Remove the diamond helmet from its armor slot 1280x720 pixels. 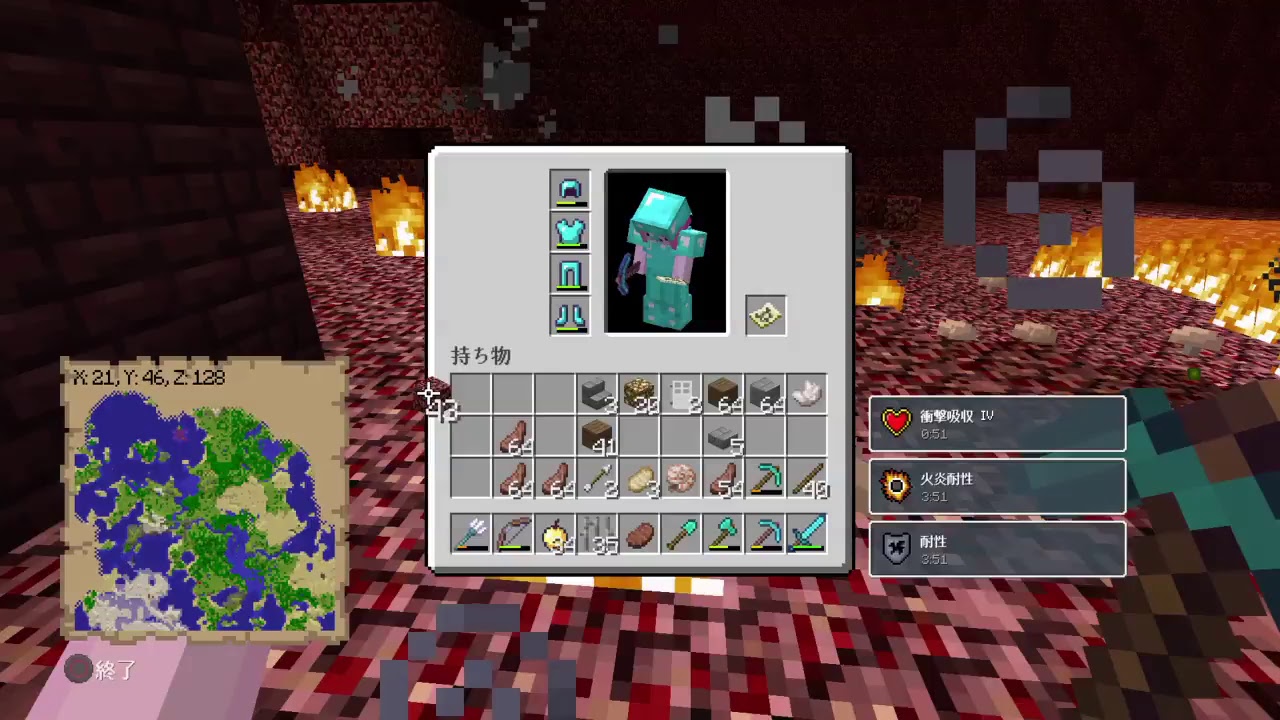[569, 189]
